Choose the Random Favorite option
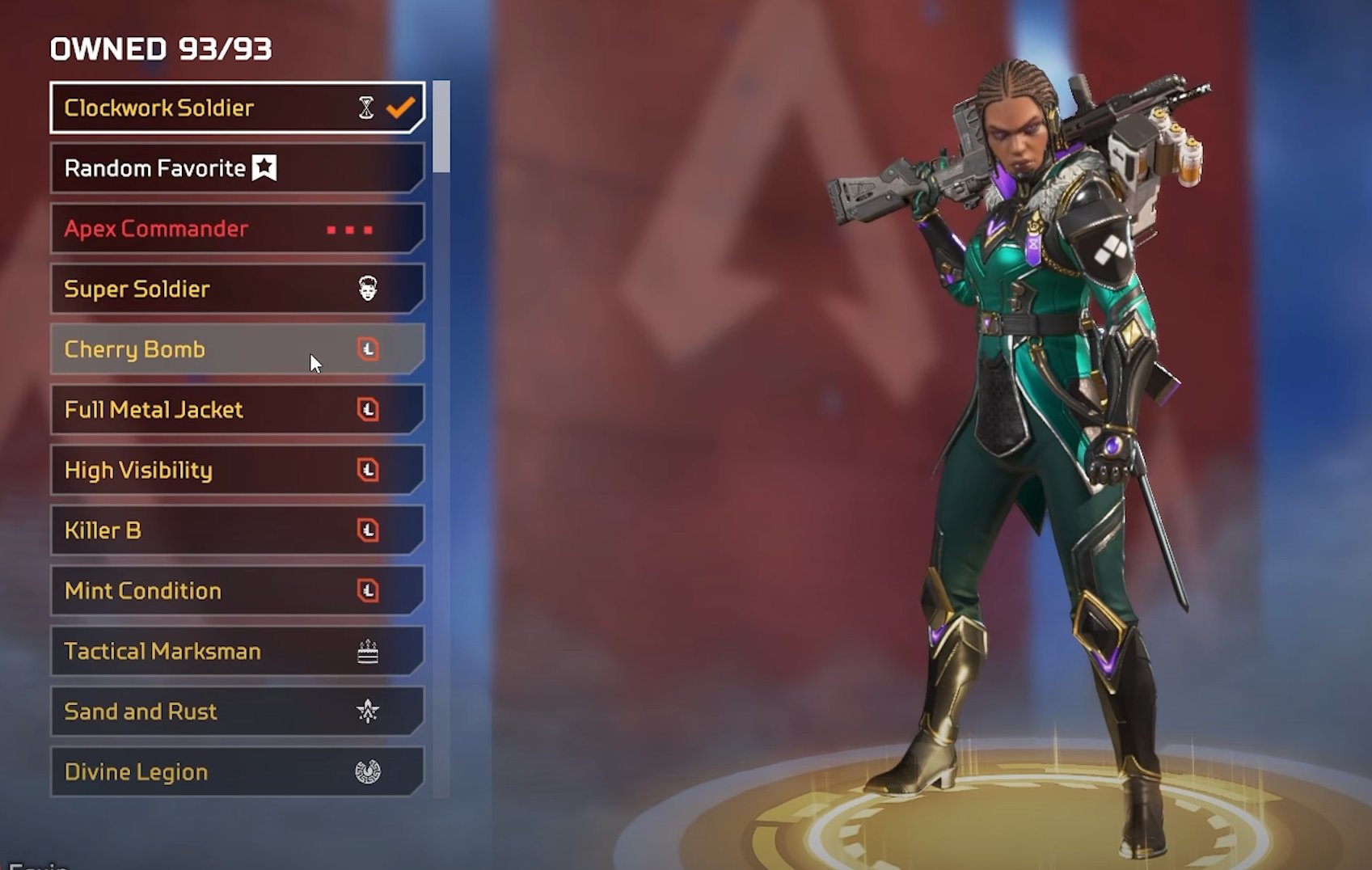 click(236, 168)
